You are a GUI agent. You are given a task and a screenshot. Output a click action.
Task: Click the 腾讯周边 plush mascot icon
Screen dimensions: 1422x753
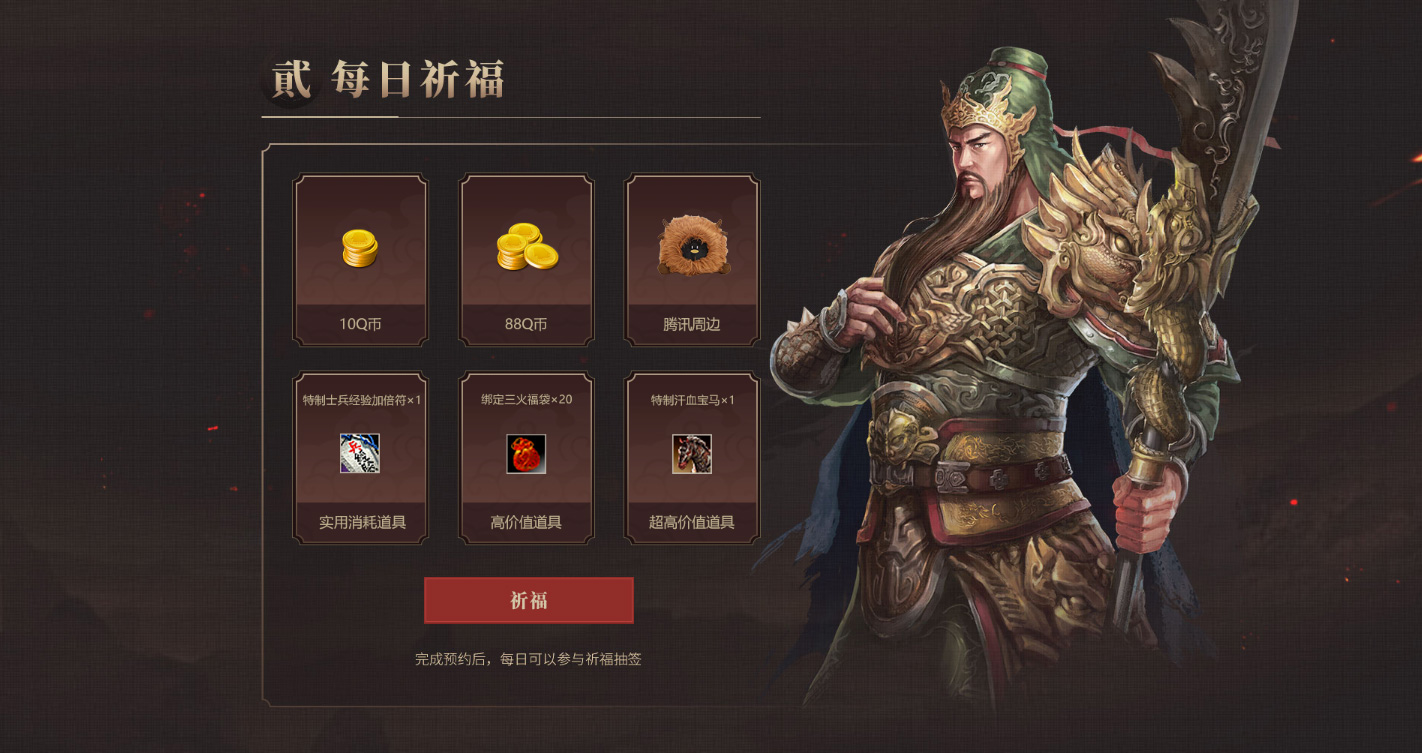click(x=693, y=244)
